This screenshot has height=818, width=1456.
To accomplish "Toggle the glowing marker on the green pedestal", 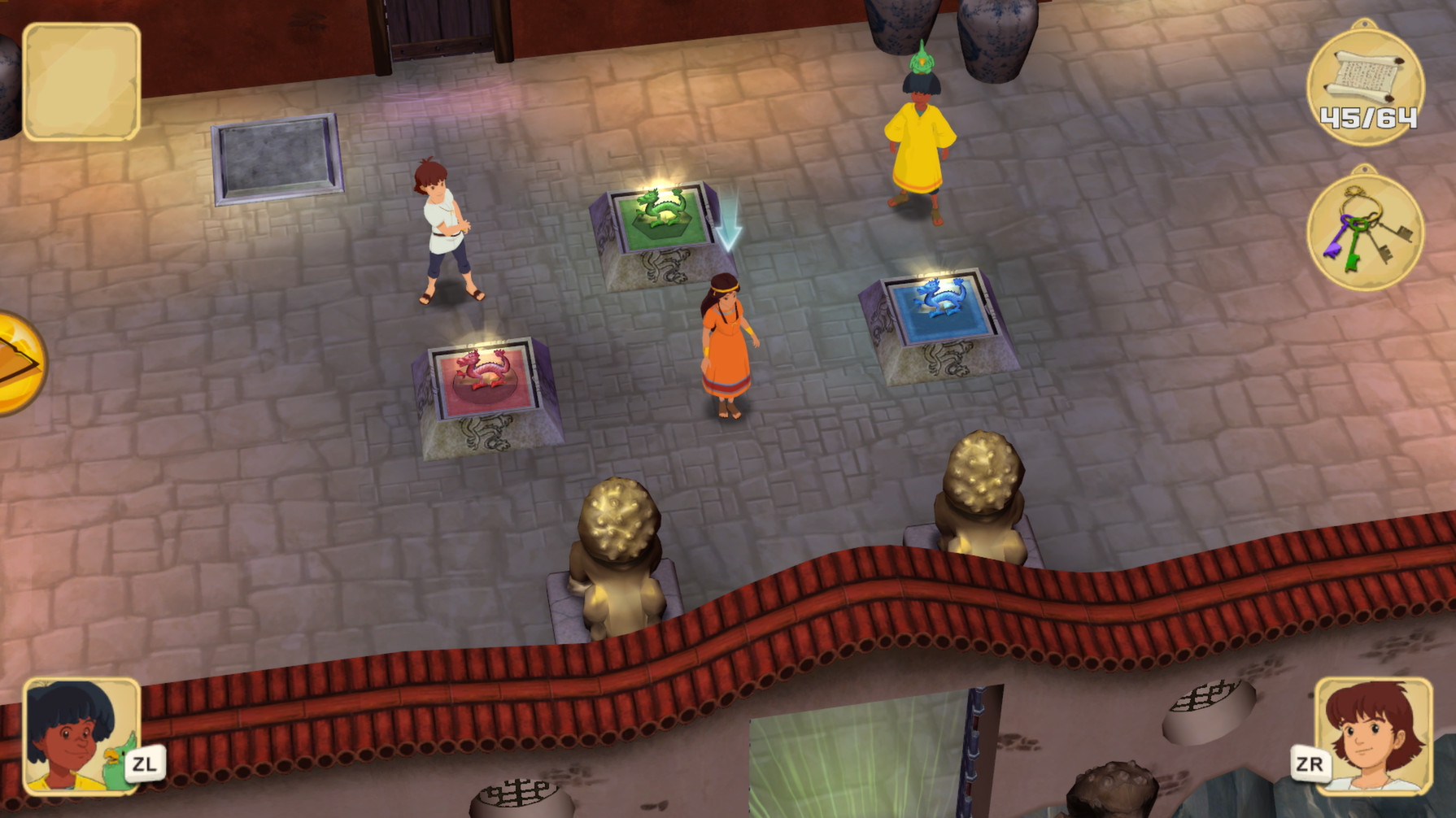I will coord(663,183).
